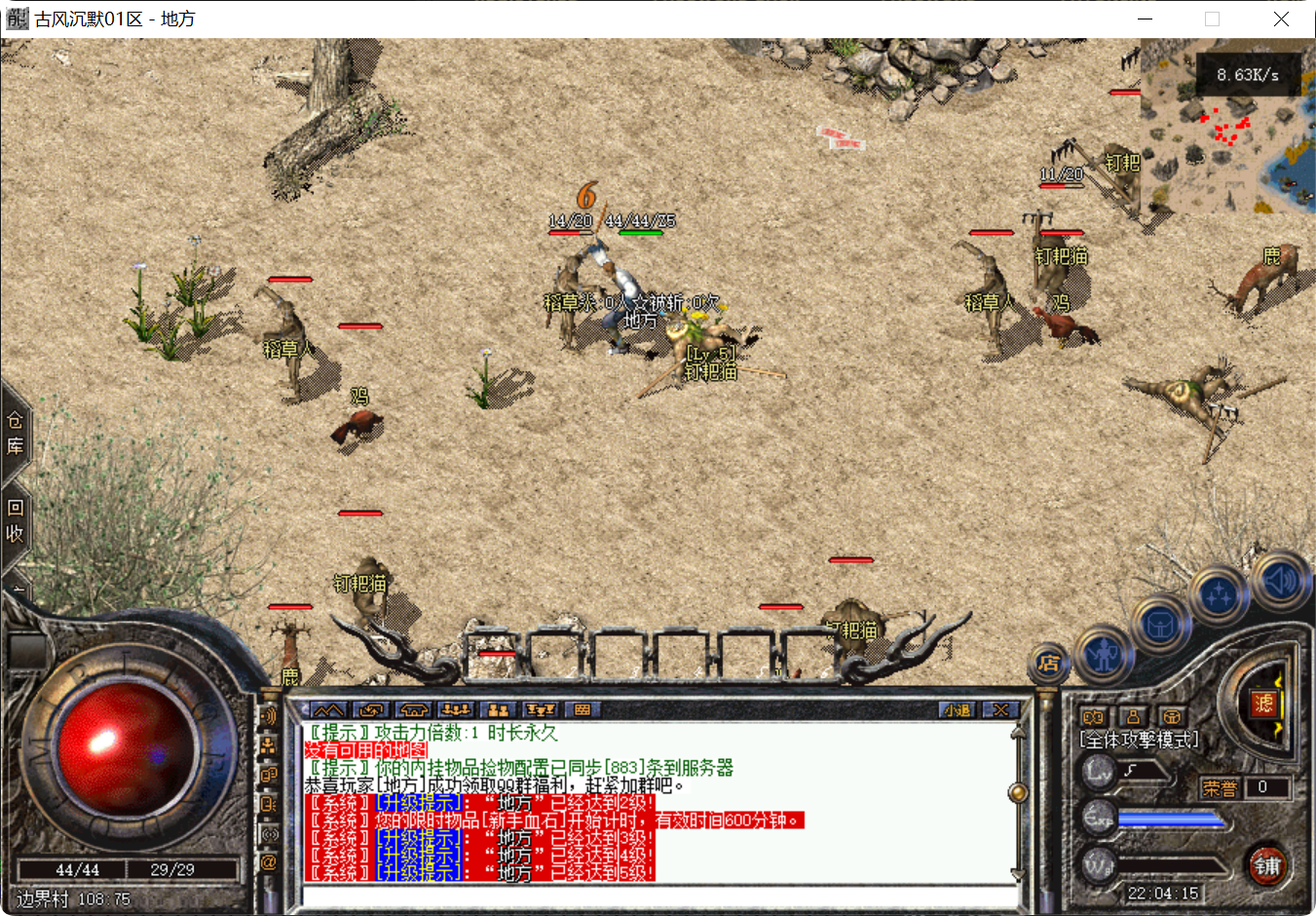Viewport: 1316px width, 916px height.
Task: Open the 店 shop icon
Action: (x=1049, y=661)
